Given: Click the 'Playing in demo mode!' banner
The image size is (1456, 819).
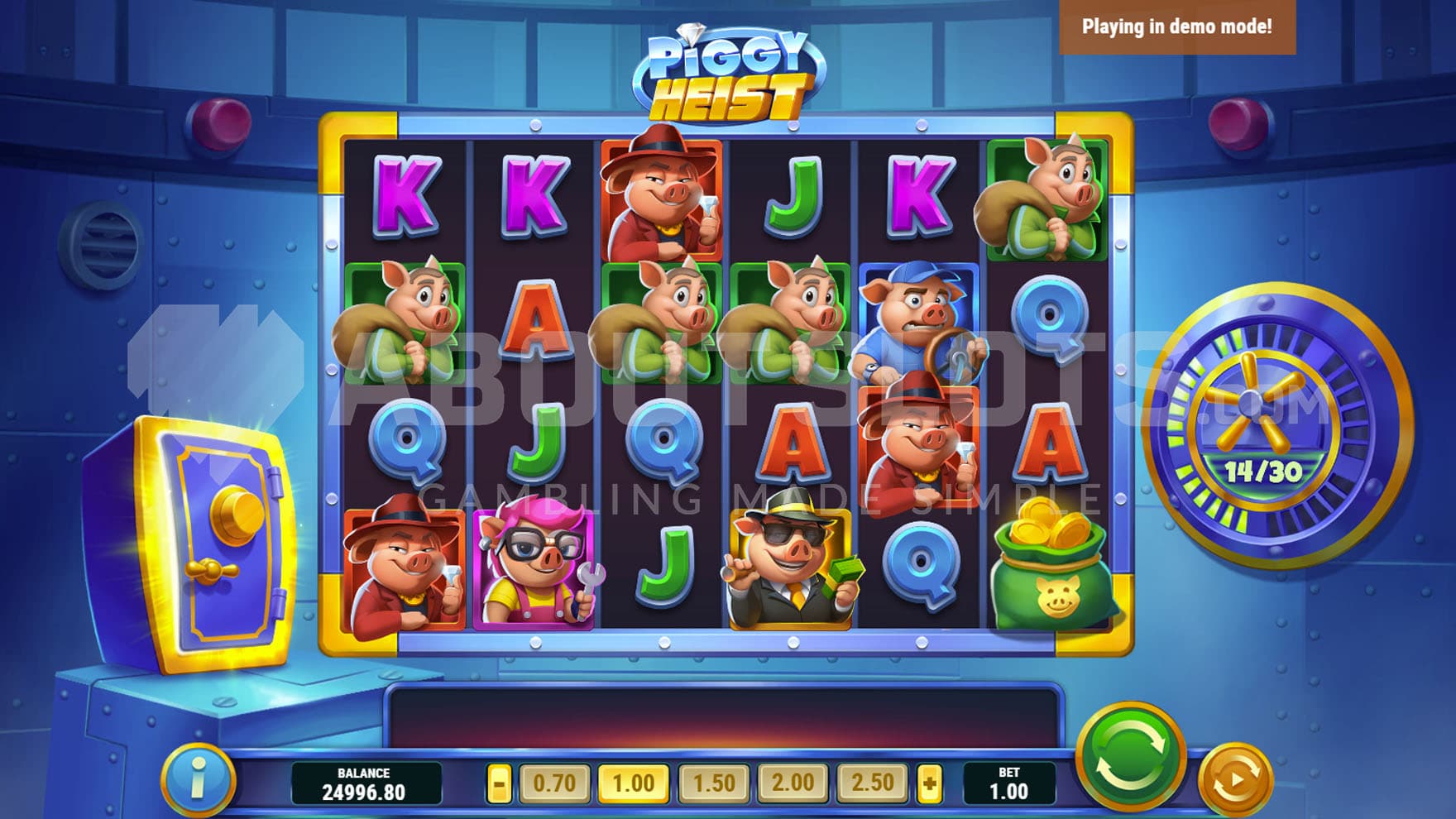Looking at the screenshot, I should click(1176, 26).
